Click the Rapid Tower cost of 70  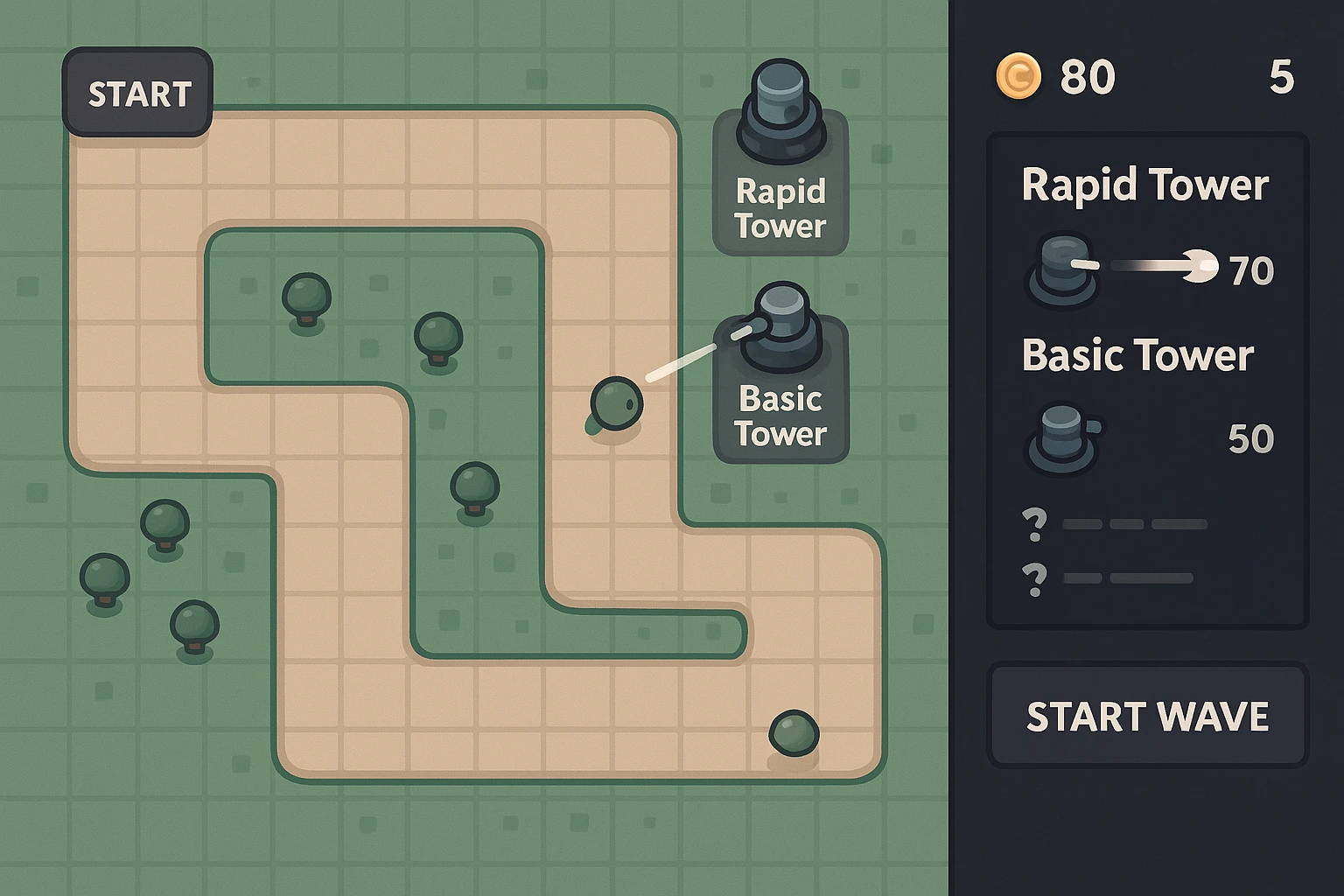(x=1253, y=269)
